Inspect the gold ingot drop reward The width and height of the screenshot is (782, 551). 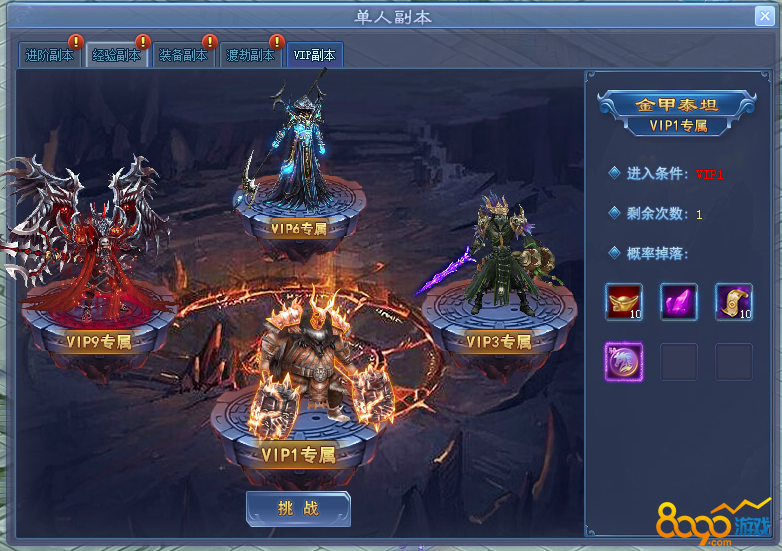[624, 302]
